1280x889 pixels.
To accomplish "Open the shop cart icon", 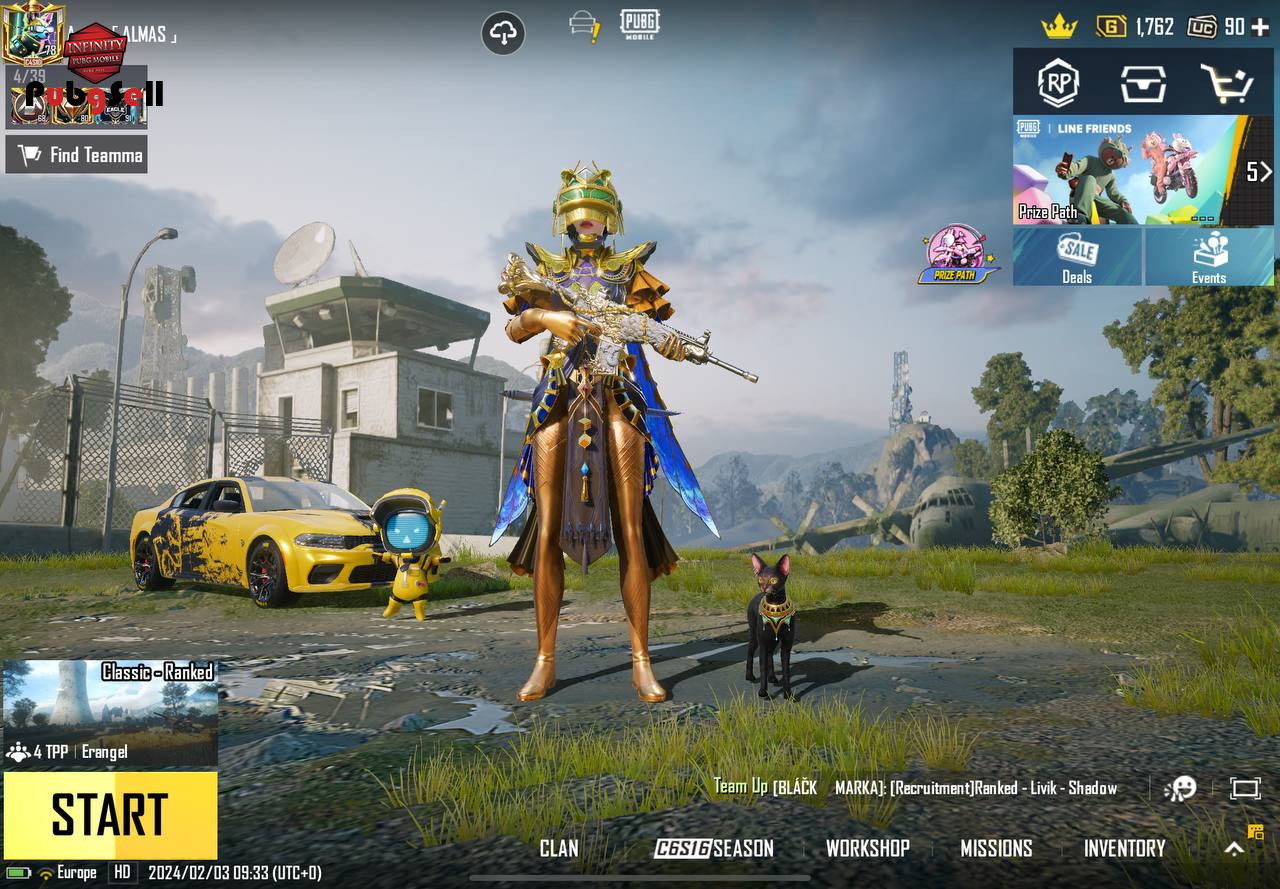I will tap(1227, 84).
